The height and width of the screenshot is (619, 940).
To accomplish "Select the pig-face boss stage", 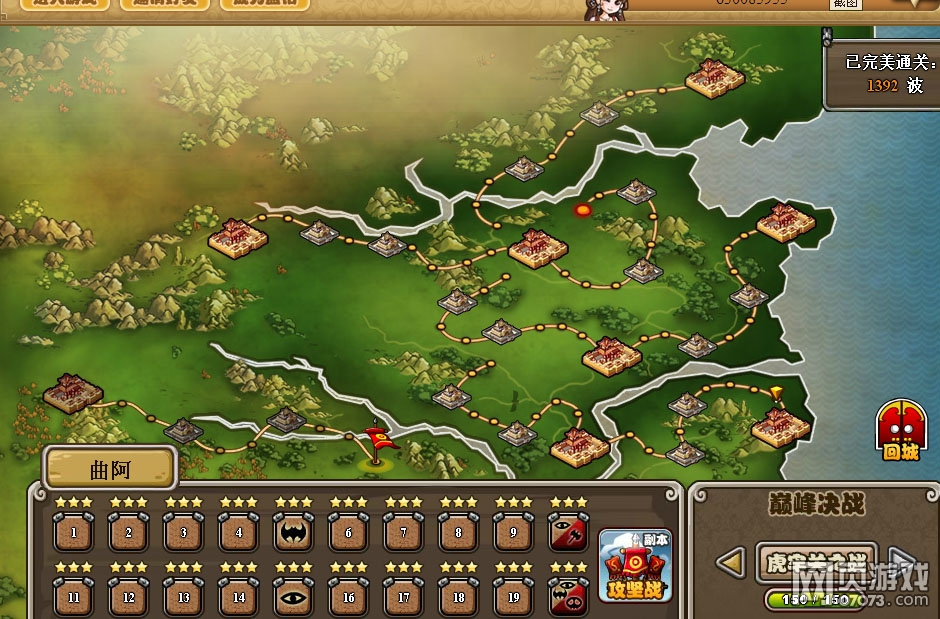I will [569, 597].
